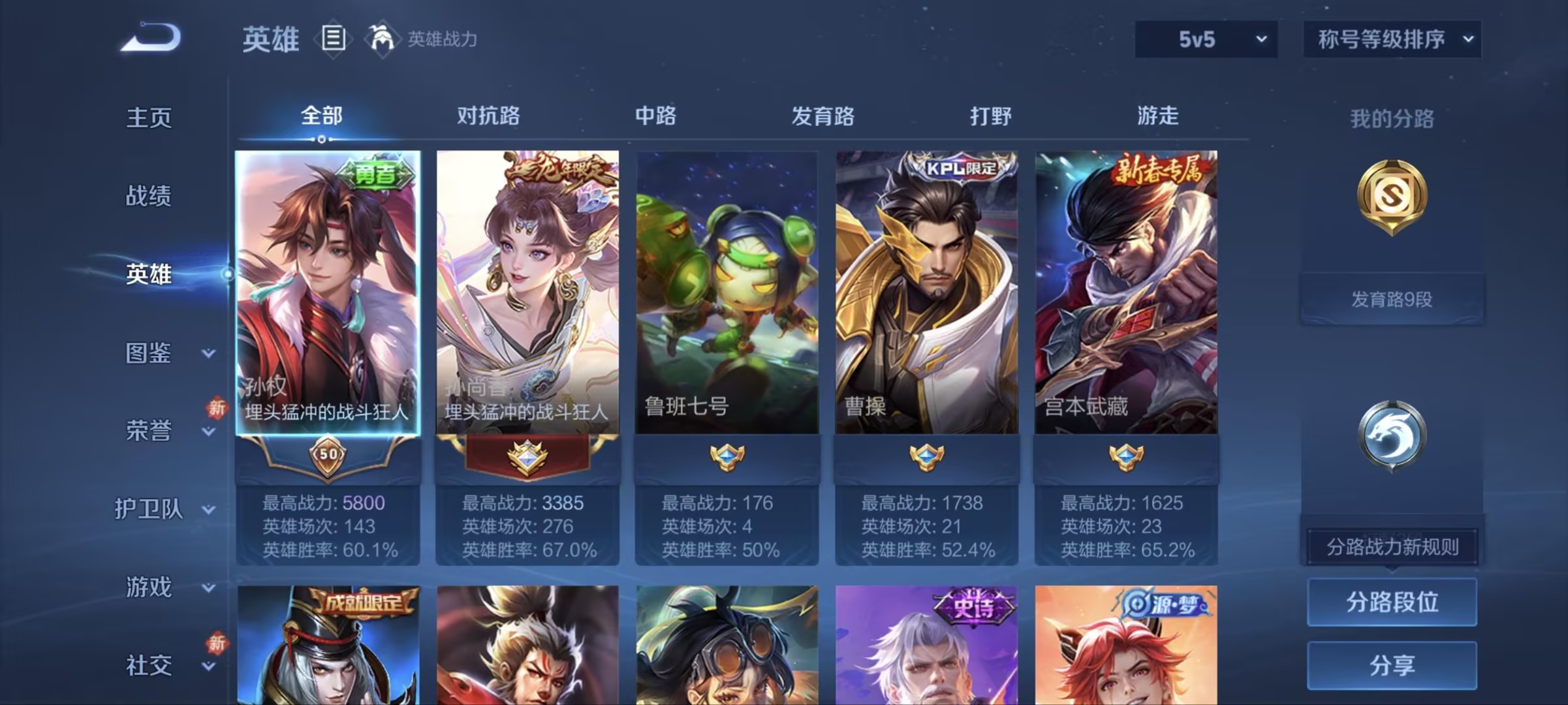Switch to the 打野 tab
The height and width of the screenshot is (705, 1568).
pos(988,116)
